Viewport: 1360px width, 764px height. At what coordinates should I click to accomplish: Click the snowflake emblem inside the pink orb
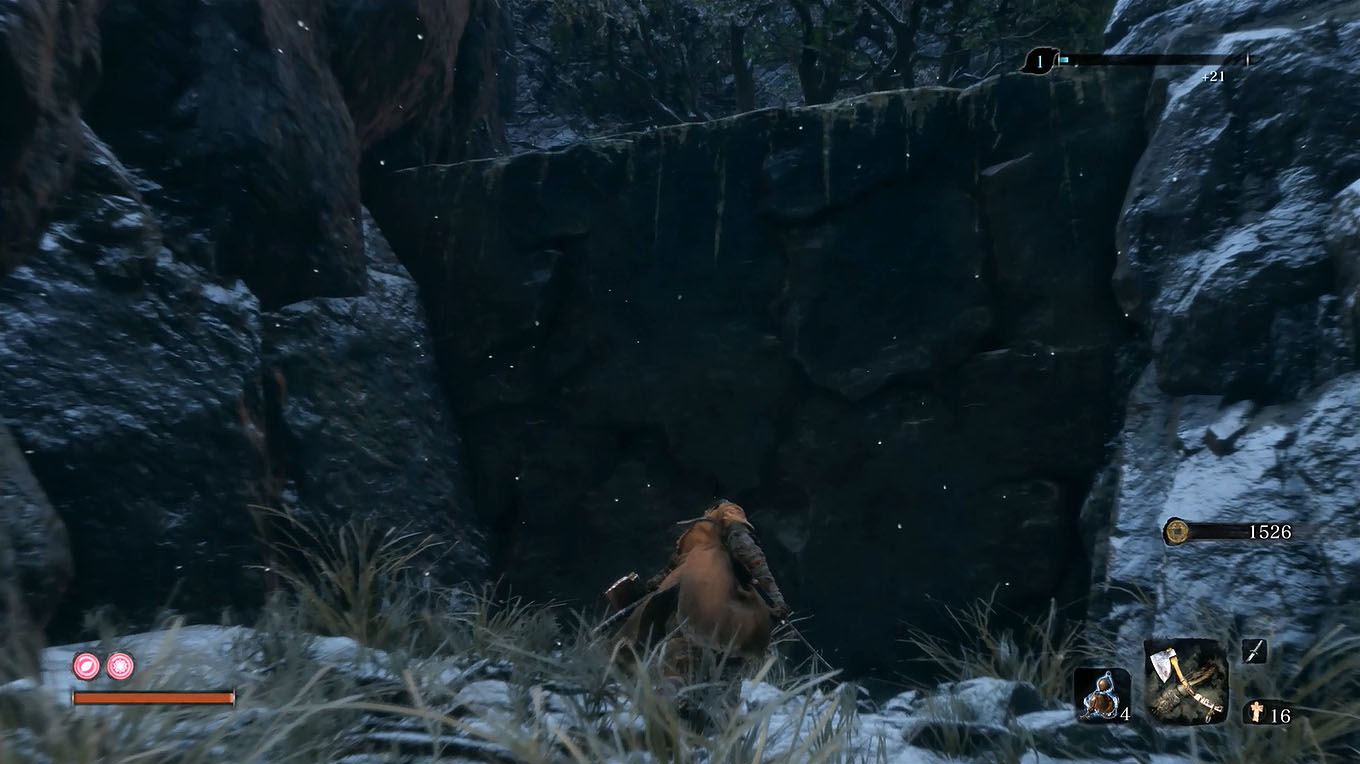tap(119, 665)
